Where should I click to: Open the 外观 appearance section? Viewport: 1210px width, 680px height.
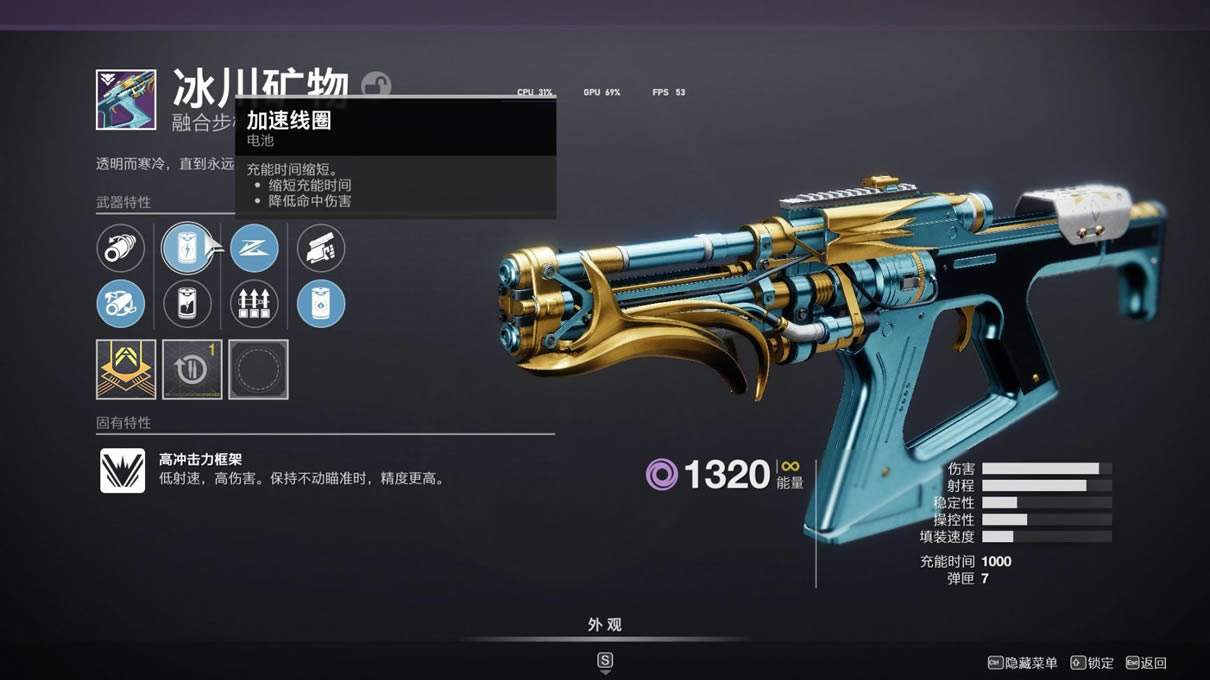[604, 625]
